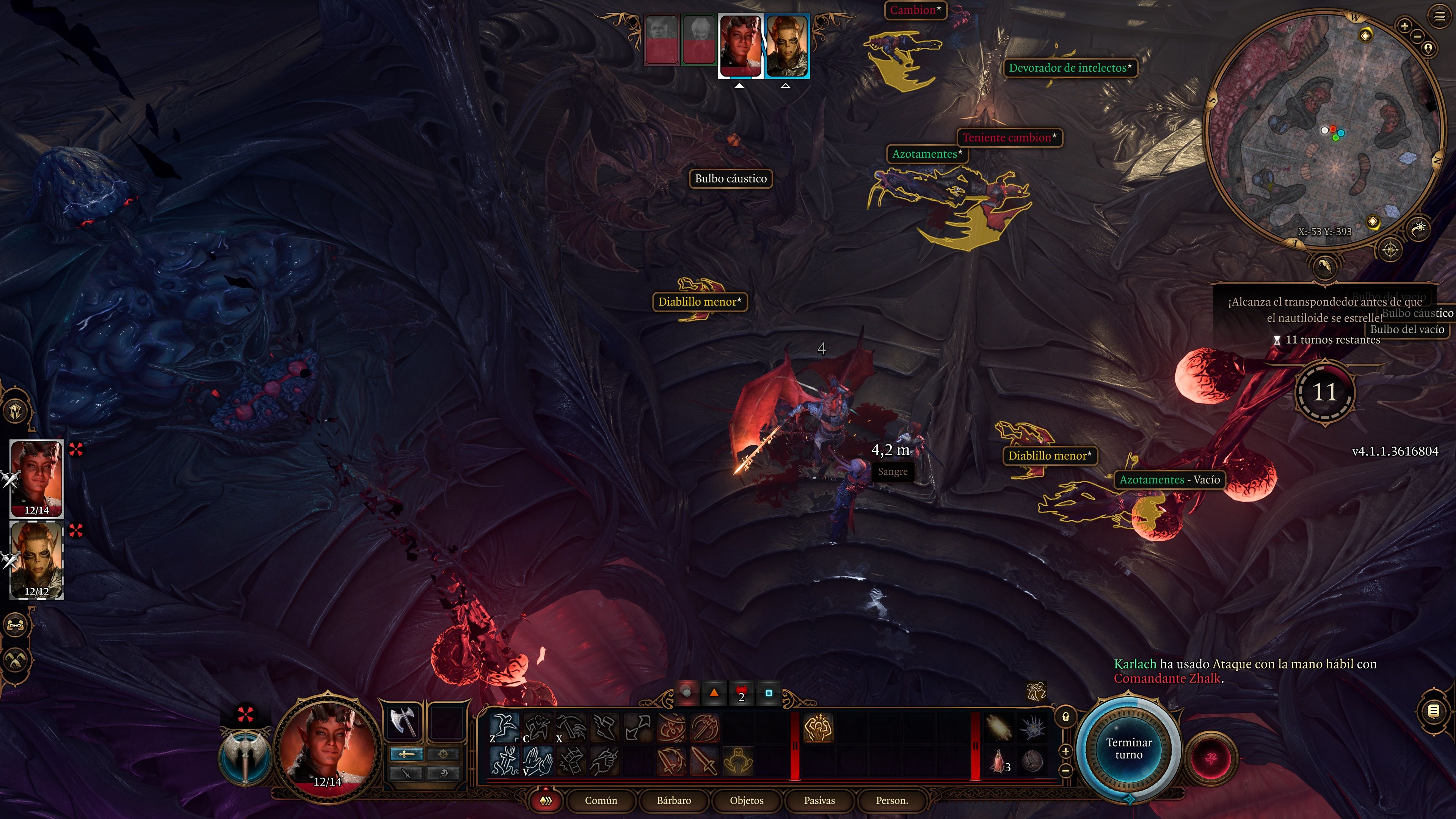
Task: Zoom out on the minimap
Action: (x=1417, y=37)
